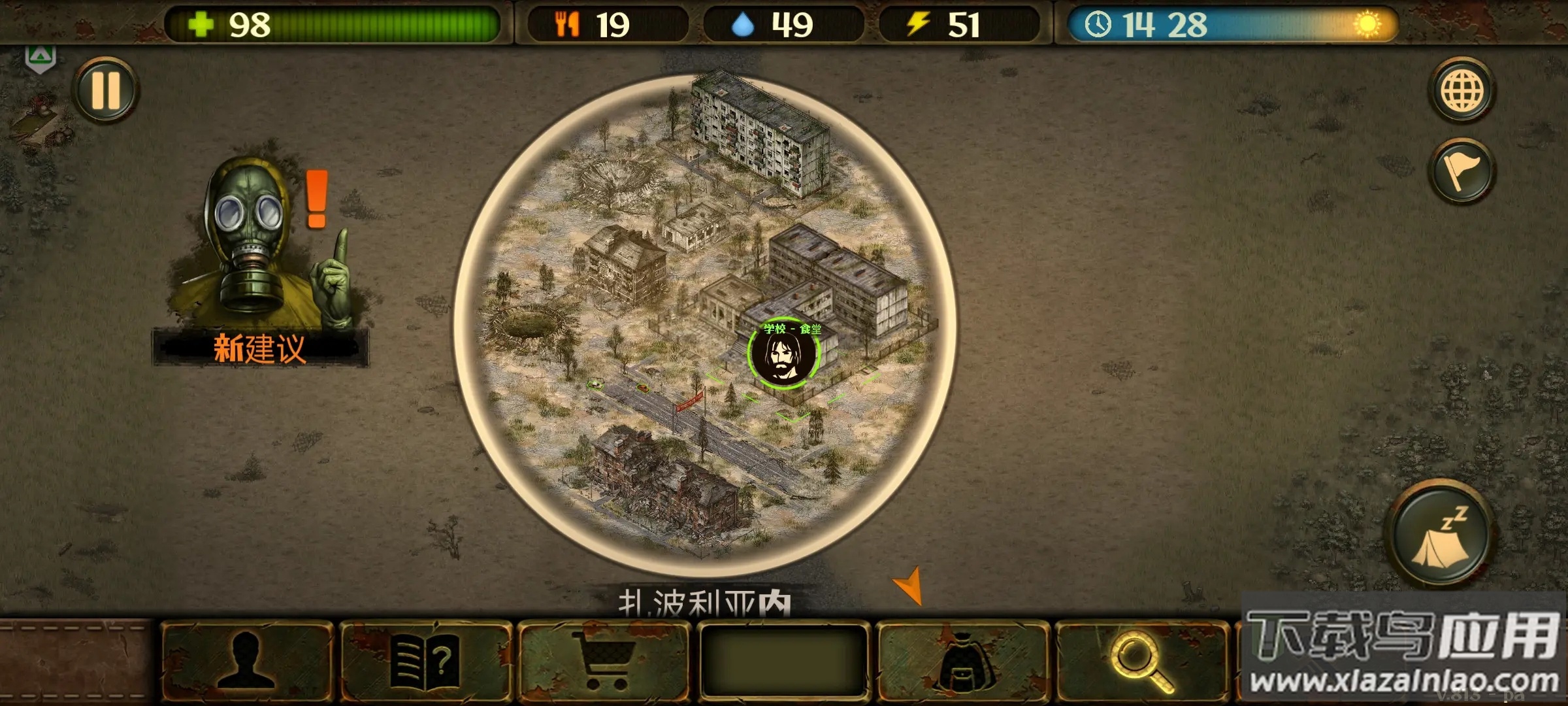Open the character silhouette panel
The image size is (1568, 706).
(246, 662)
